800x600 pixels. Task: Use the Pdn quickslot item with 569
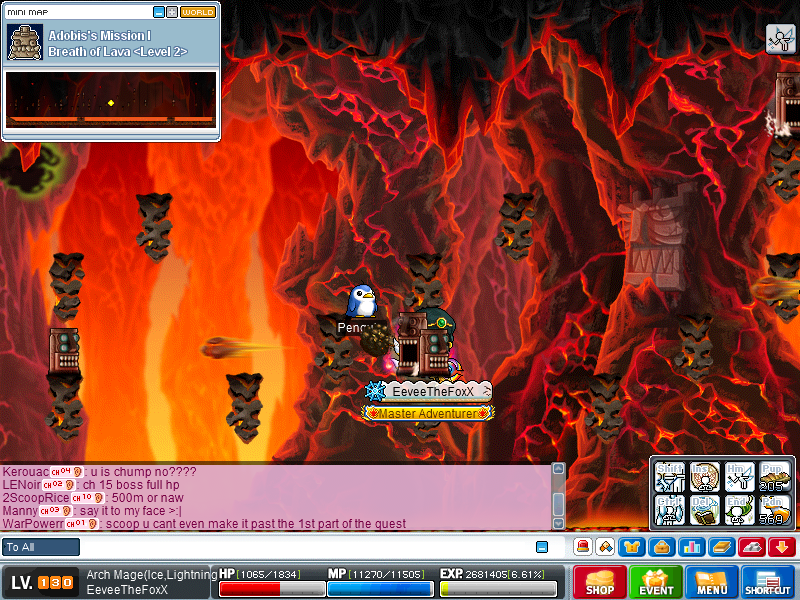pos(773,509)
